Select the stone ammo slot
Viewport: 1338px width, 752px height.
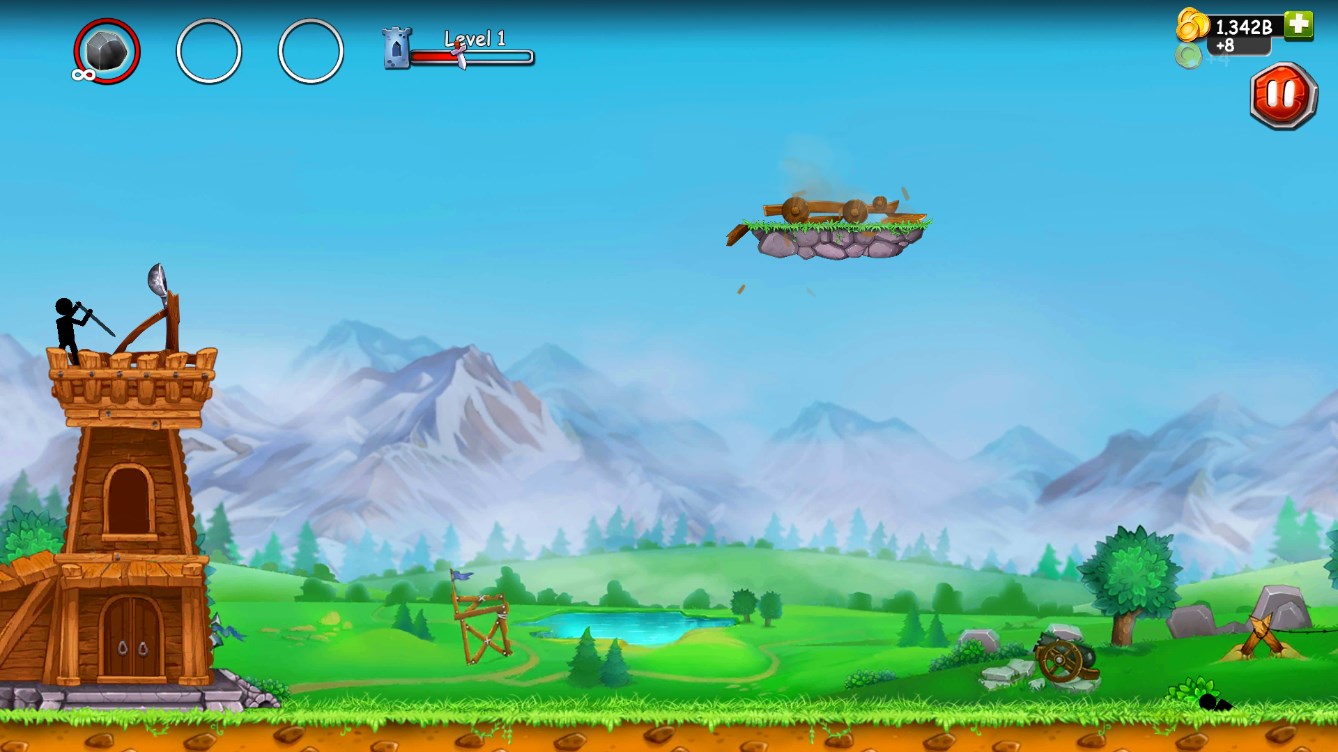click(x=107, y=51)
